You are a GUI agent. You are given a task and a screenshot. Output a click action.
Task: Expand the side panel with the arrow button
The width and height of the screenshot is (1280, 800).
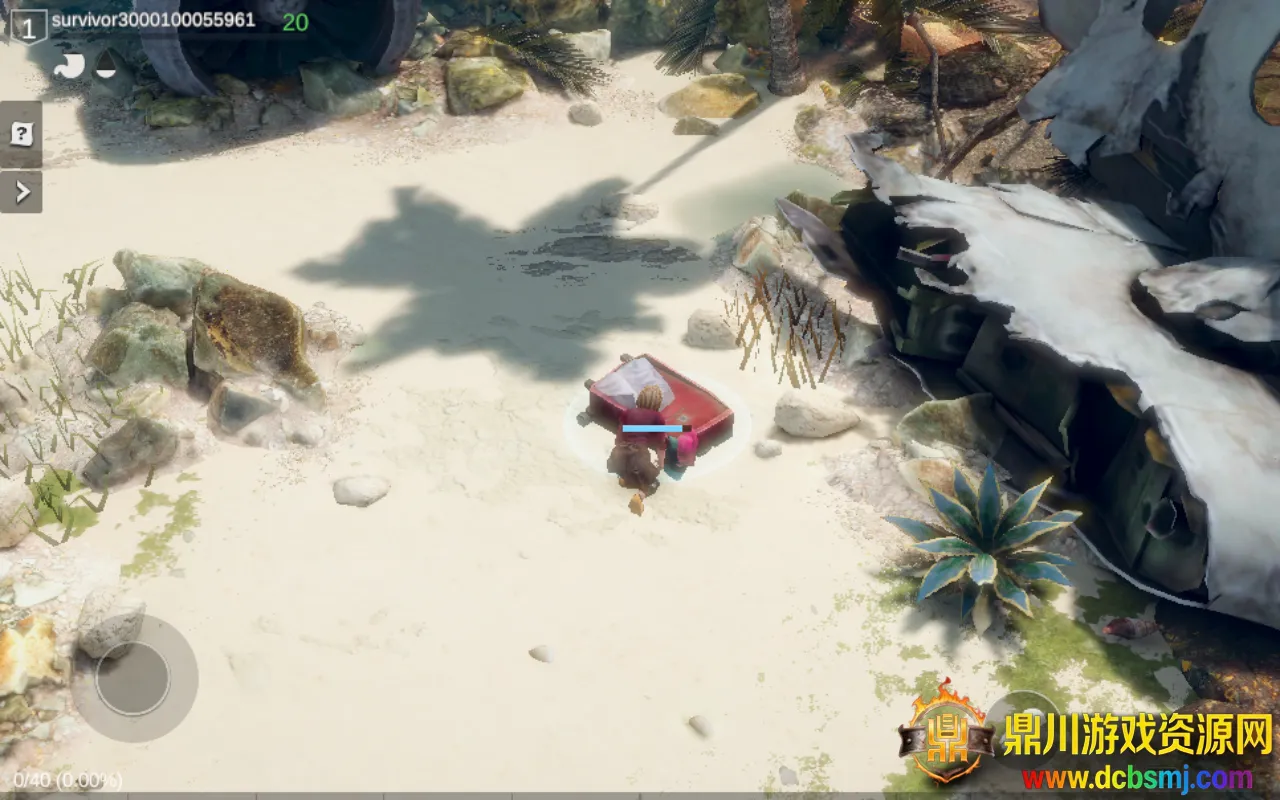[x=21, y=191]
